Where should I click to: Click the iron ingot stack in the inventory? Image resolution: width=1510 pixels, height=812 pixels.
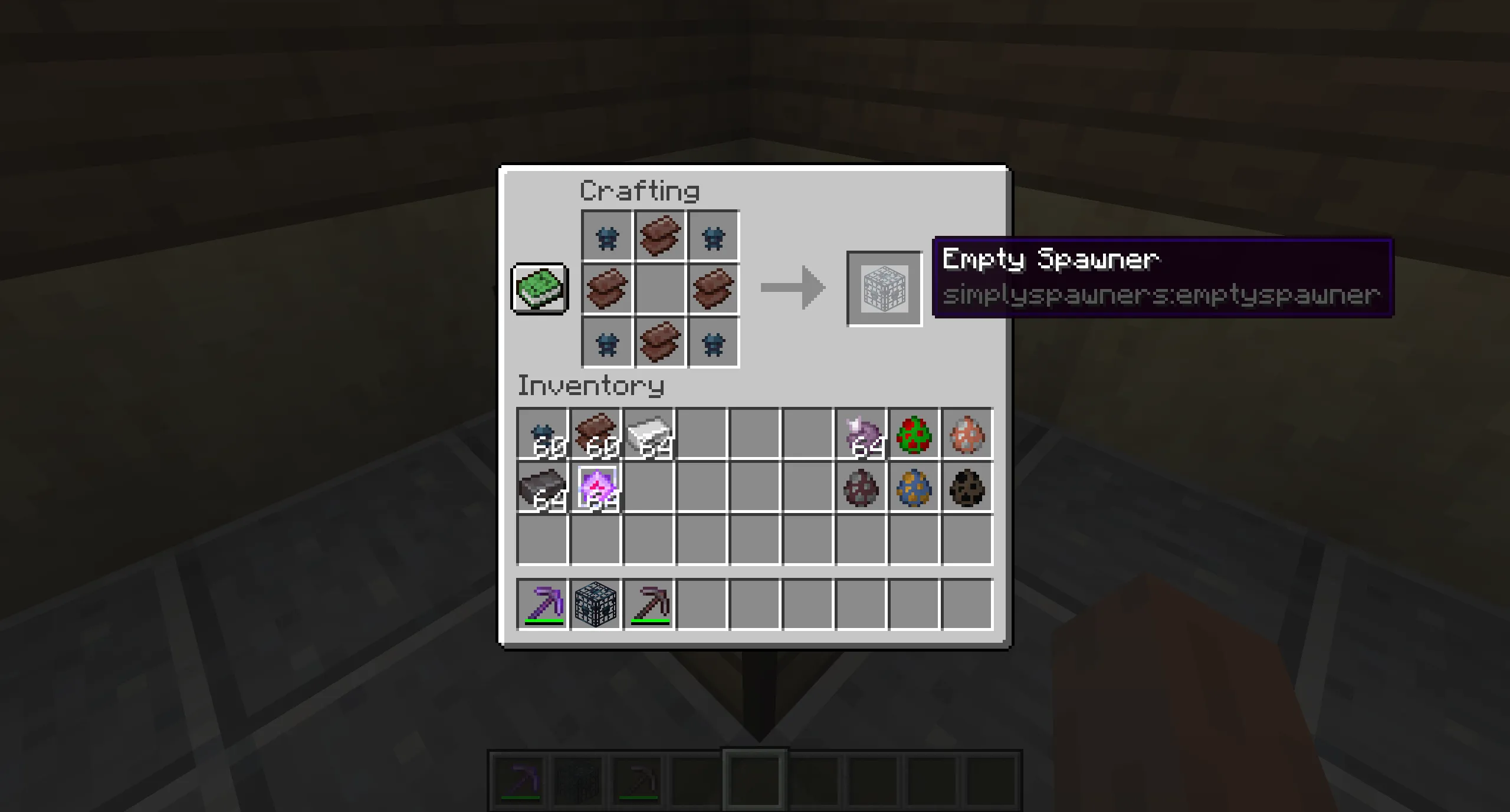pyautogui.click(x=649, y=435)
